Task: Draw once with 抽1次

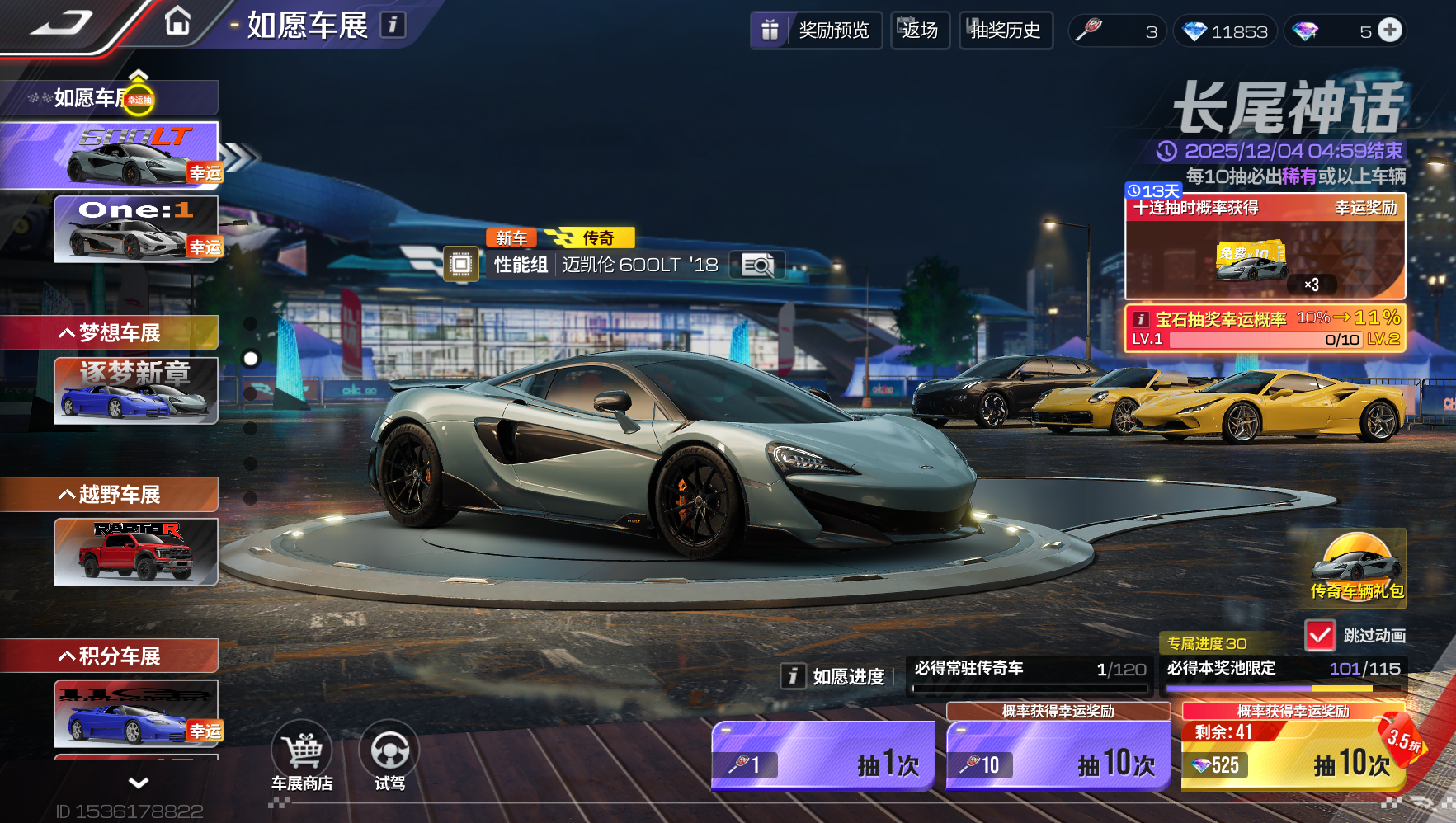Action: (x=822, y=756)
